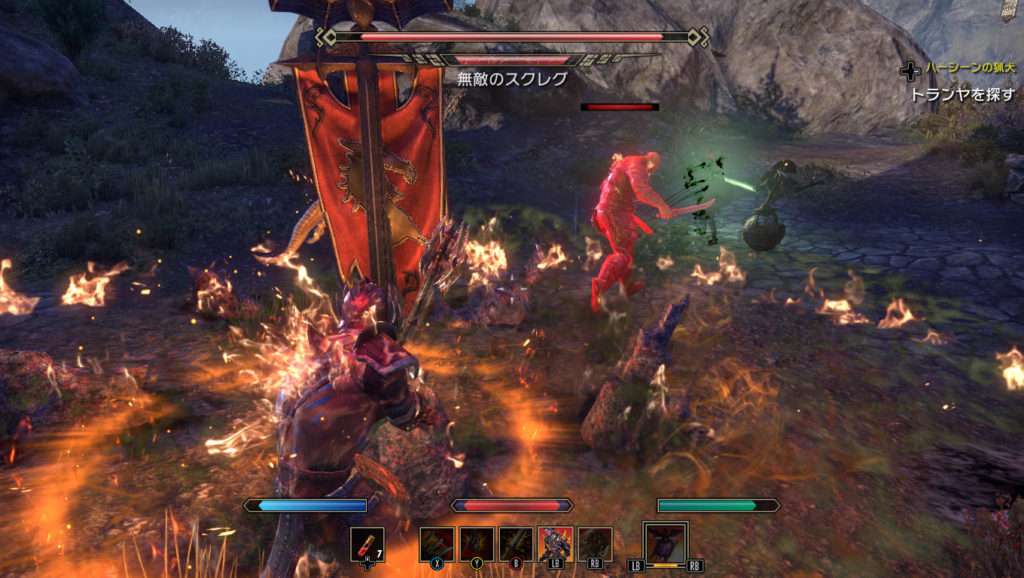Activate the armored figure ability on orange background
1024x578 pixels.
tap(555, 544)
